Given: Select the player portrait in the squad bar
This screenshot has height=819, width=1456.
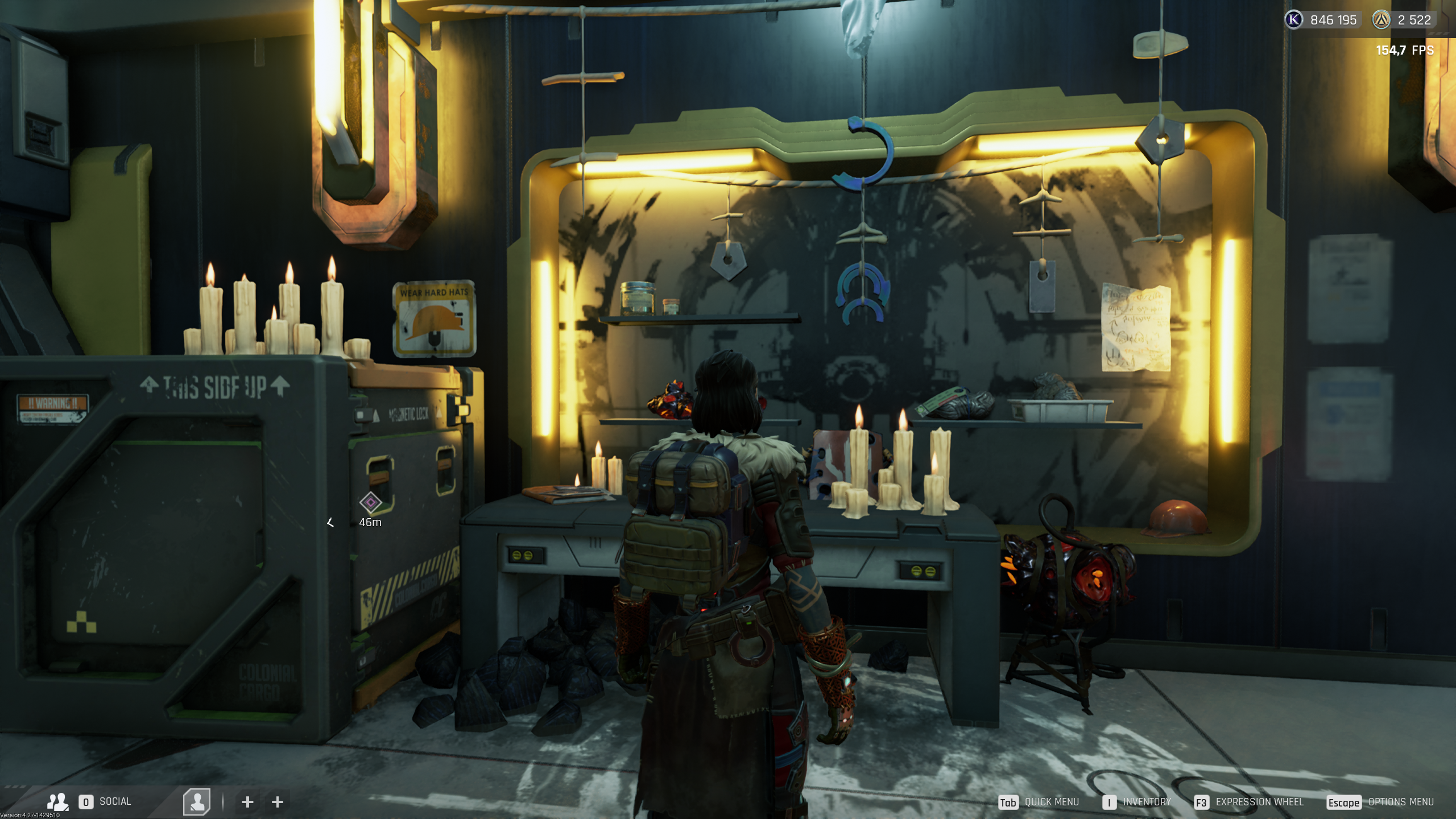Looking at the screenshot, I should tap(197, 801).
